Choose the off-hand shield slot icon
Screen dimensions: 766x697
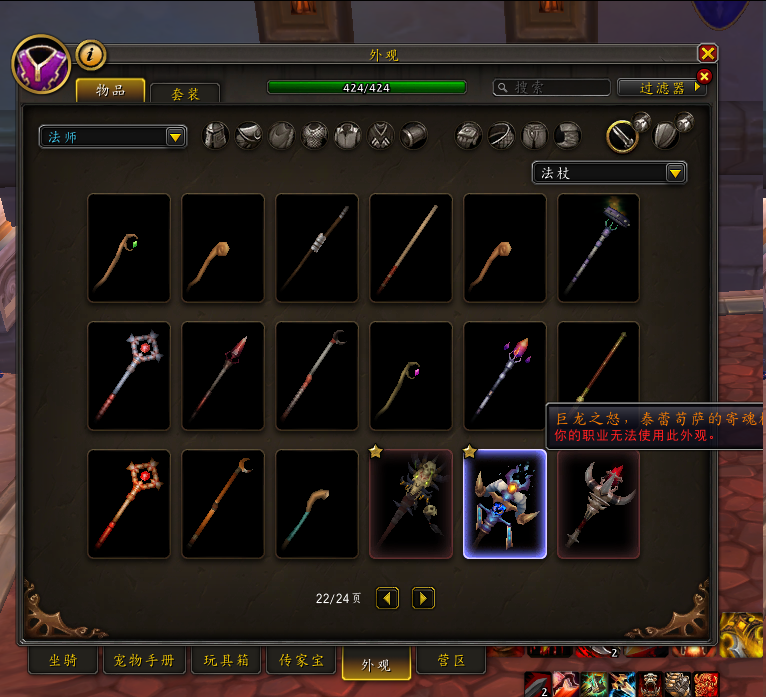click(x=665, y=134)
